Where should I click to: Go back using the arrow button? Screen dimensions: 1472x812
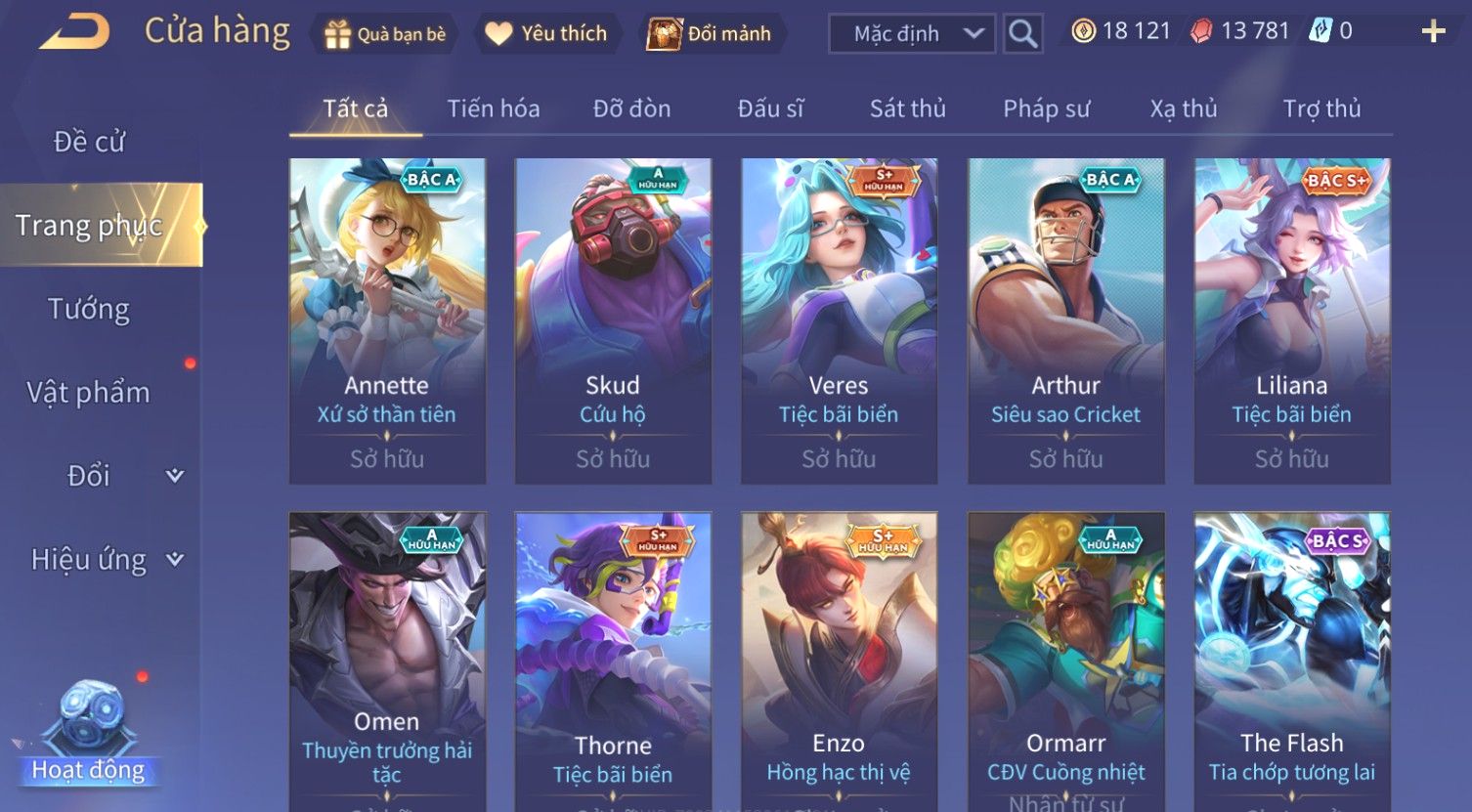[x=73, y=32]
